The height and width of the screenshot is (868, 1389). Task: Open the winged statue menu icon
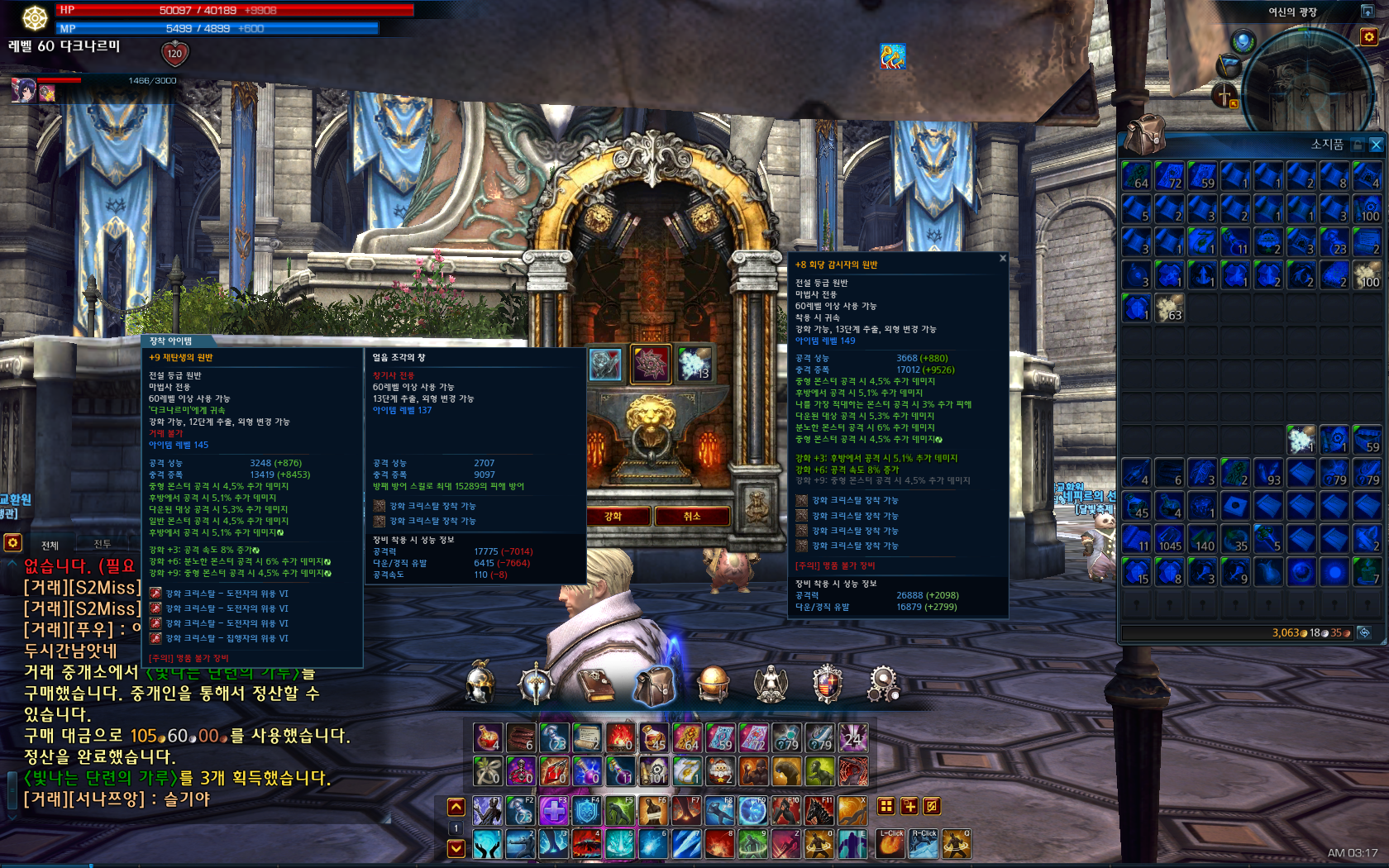click(x=771, y=684)
